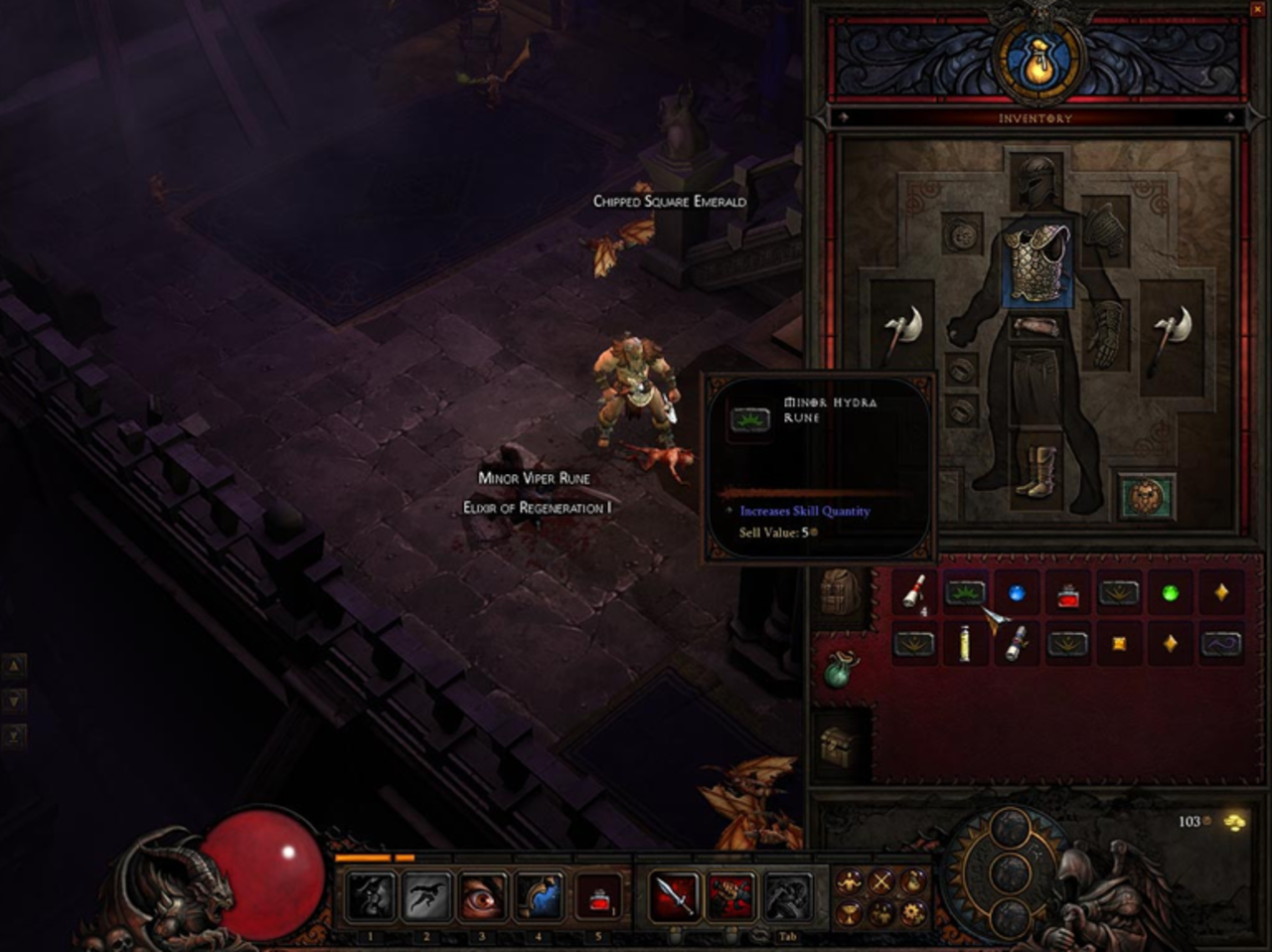Image resolution: width=1272 pixels, height=952 pixels.
Task: Pick up the Minor Viper Rune on the ground
Action: pos(534,478)
